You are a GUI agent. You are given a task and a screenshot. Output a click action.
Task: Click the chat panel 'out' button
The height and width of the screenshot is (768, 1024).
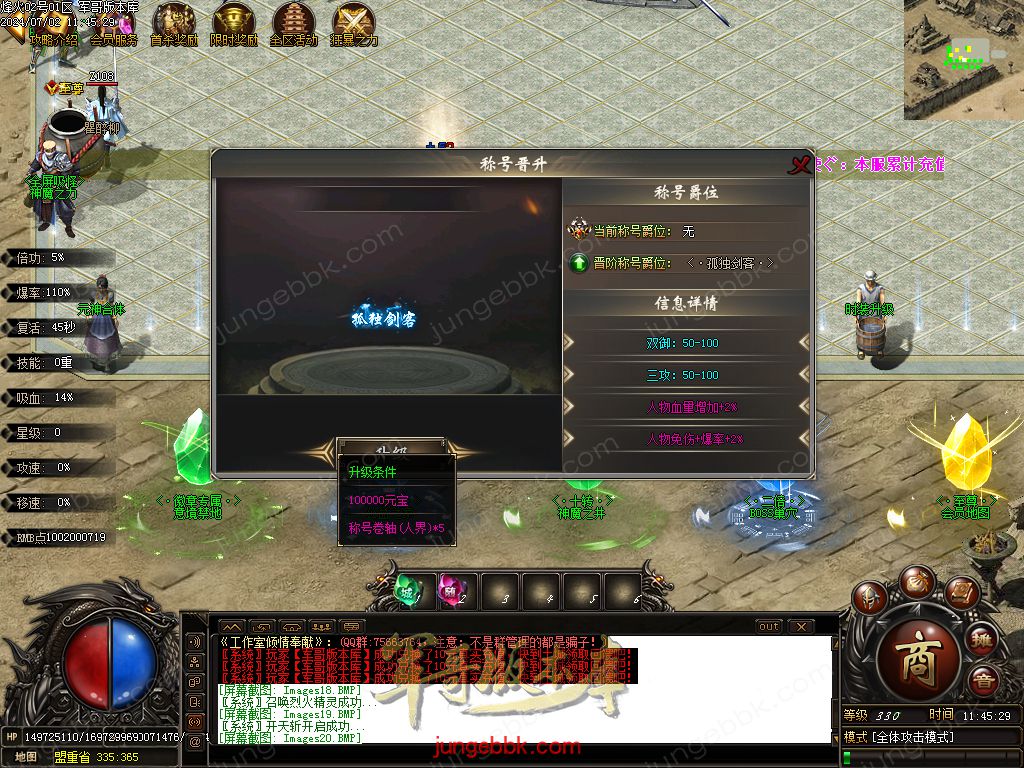tap(768, 627)
